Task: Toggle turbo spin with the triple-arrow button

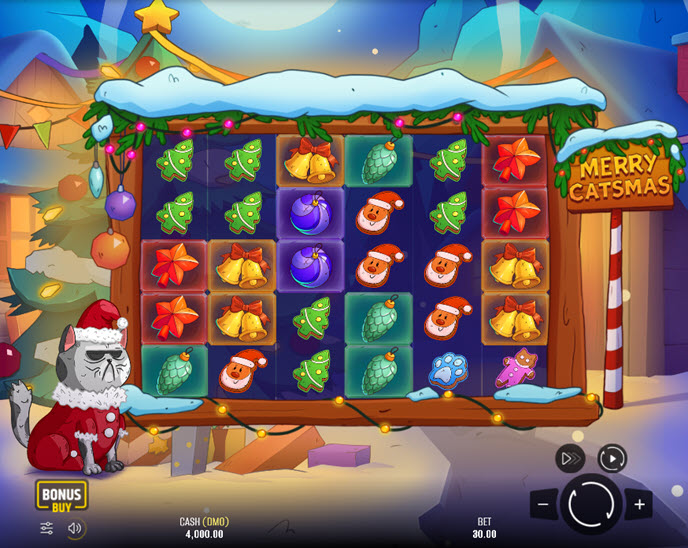Action: tap(570, 459)
